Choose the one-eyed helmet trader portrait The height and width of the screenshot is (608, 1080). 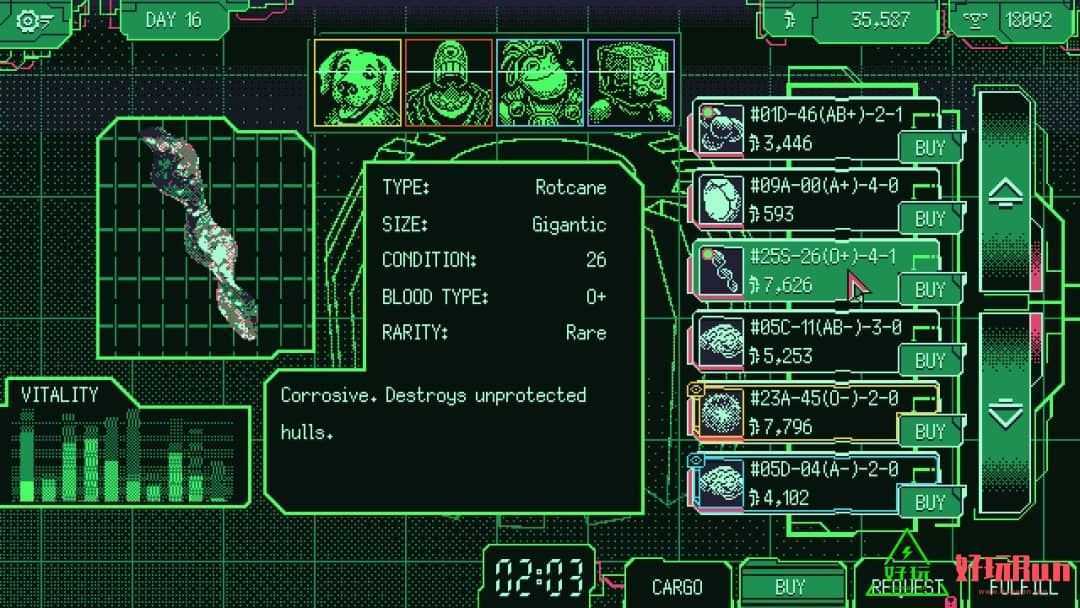click(x=448, y=83)
